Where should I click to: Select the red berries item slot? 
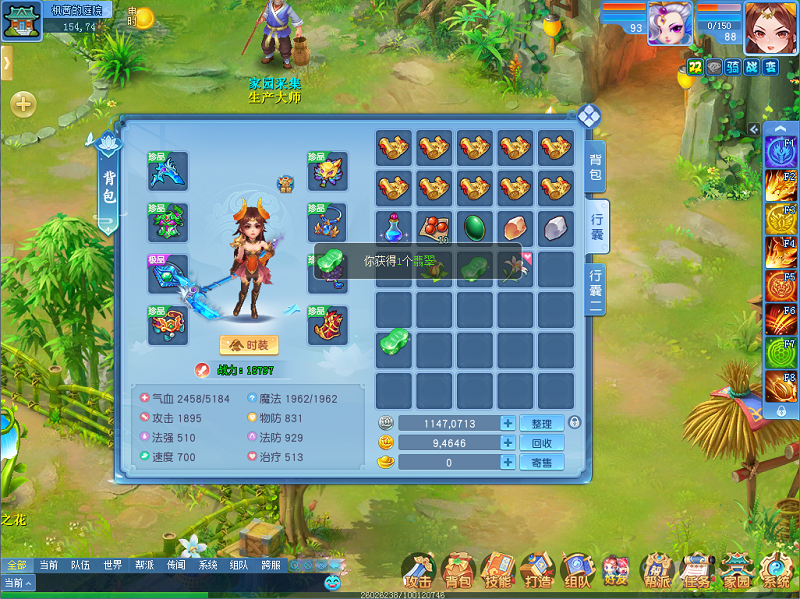(x=434, y=228)
